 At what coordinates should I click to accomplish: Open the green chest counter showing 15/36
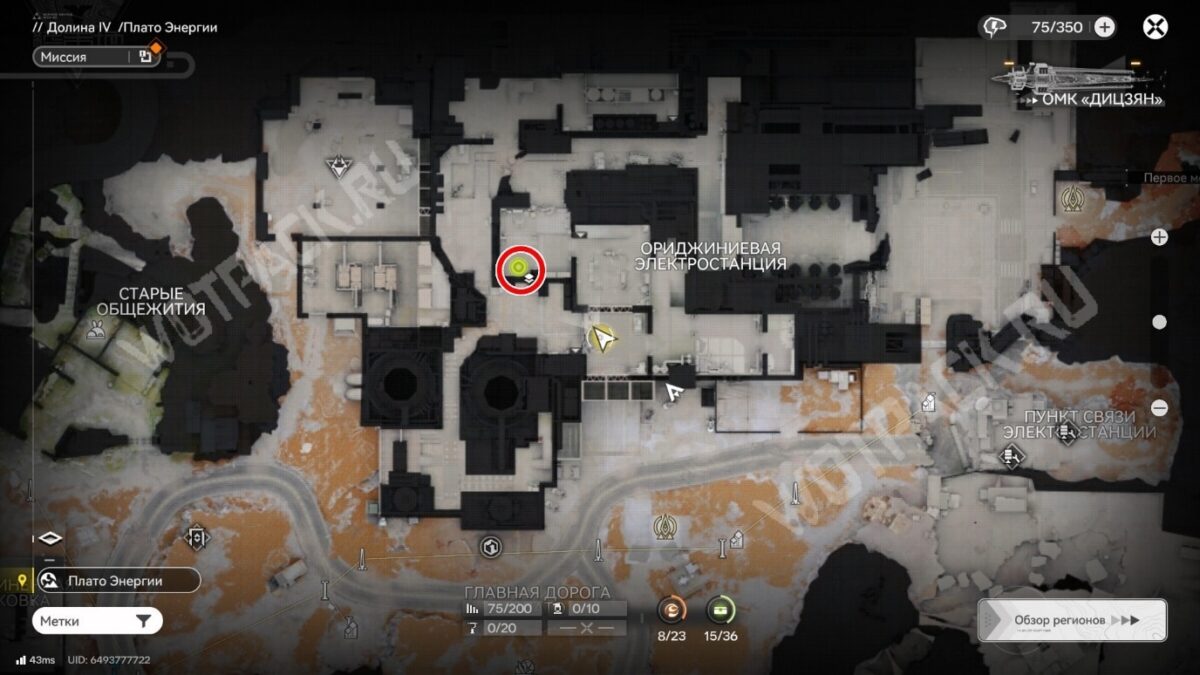click(x=720, y=609)
